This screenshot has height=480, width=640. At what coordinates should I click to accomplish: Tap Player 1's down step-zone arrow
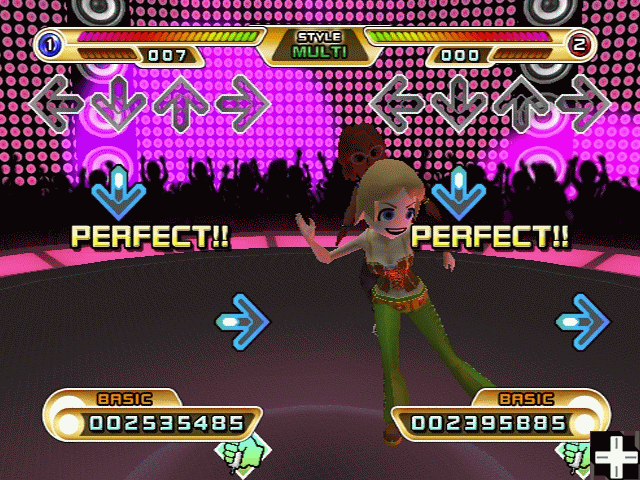coord(119,101)
